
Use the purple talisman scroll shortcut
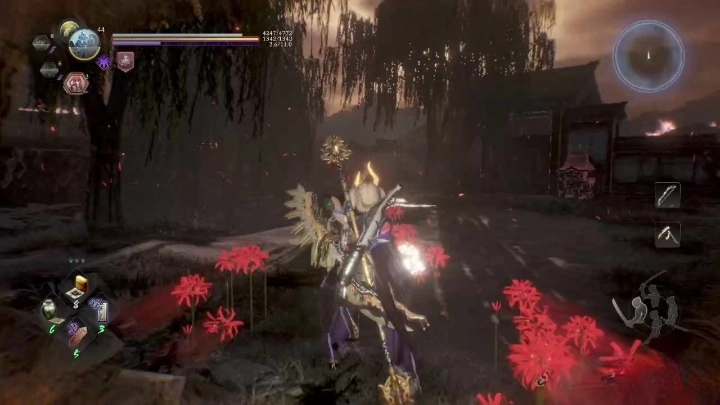pyautogui.click(x=101, y=310)
